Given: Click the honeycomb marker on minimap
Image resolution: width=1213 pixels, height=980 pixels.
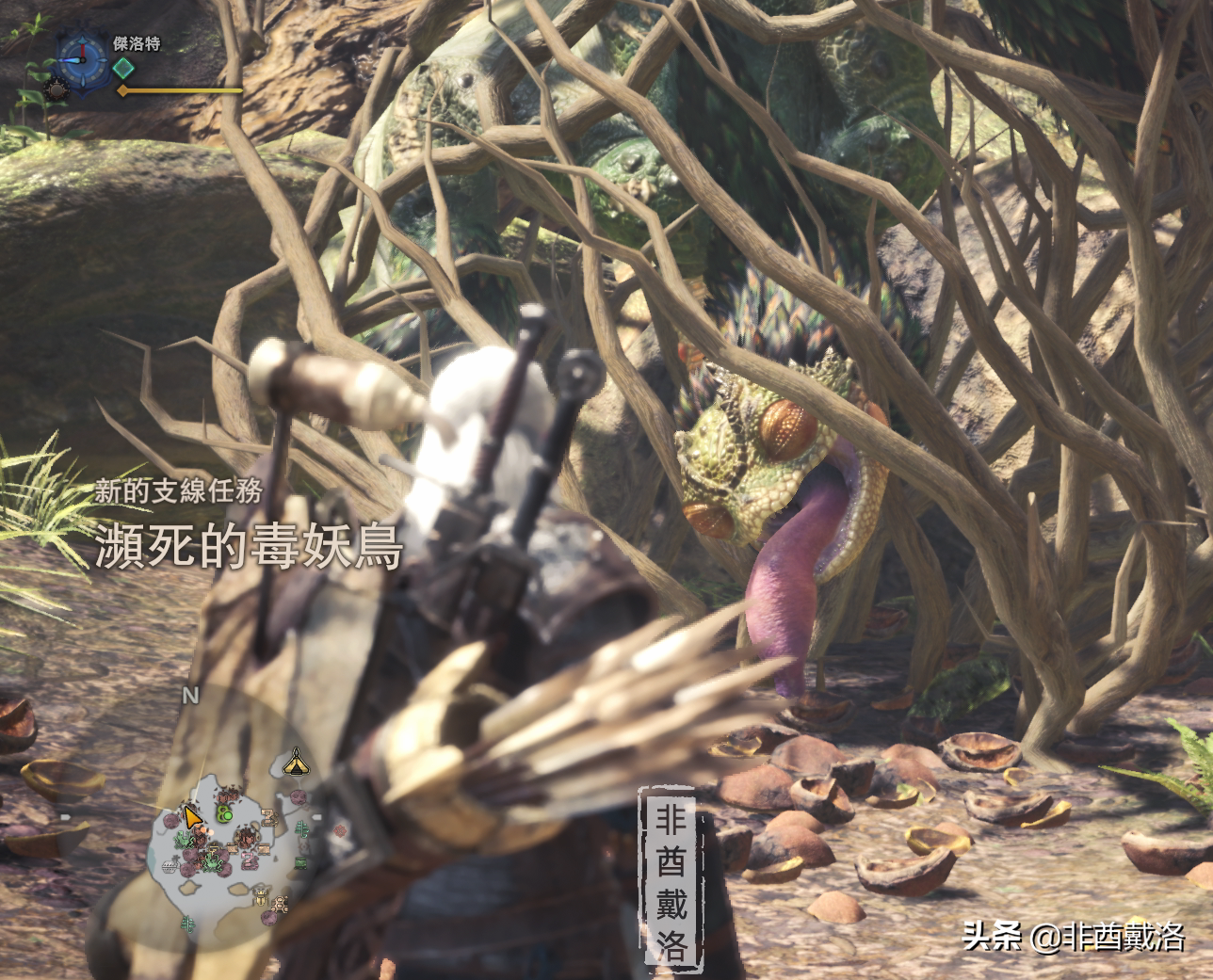Looking at the screenshot, I should tap(279, 906).
